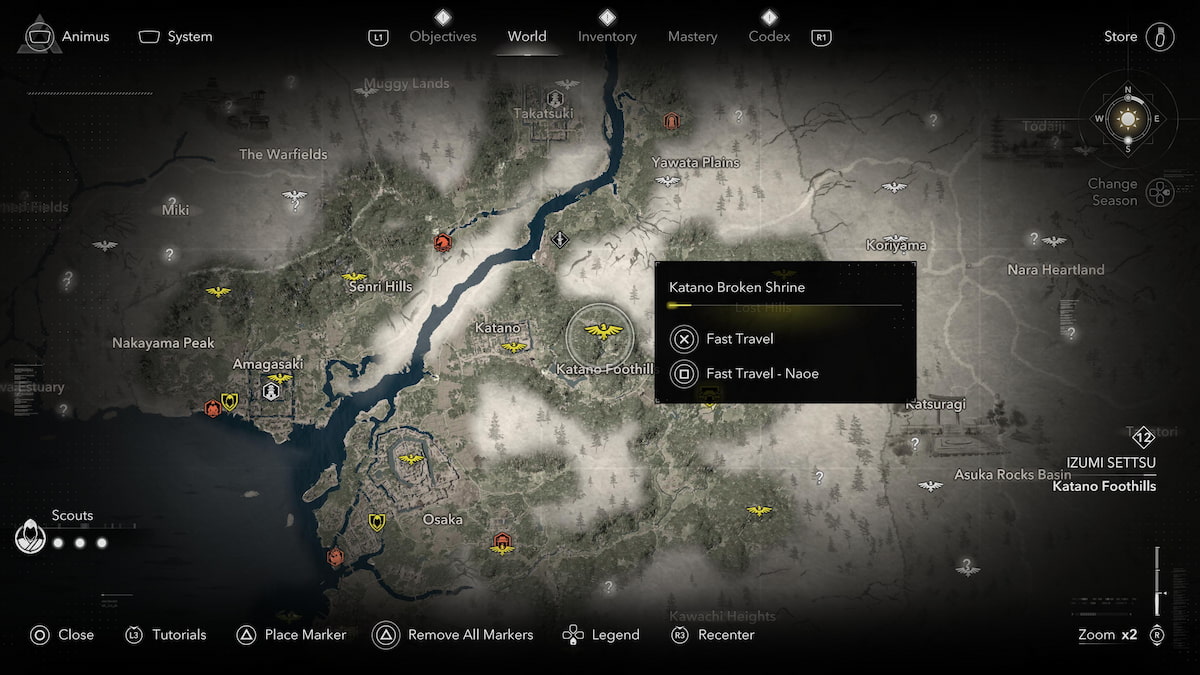The width and height of the screenshot is (1200, 675).
Task: Open the System menu
Action: tap(176, 37)
